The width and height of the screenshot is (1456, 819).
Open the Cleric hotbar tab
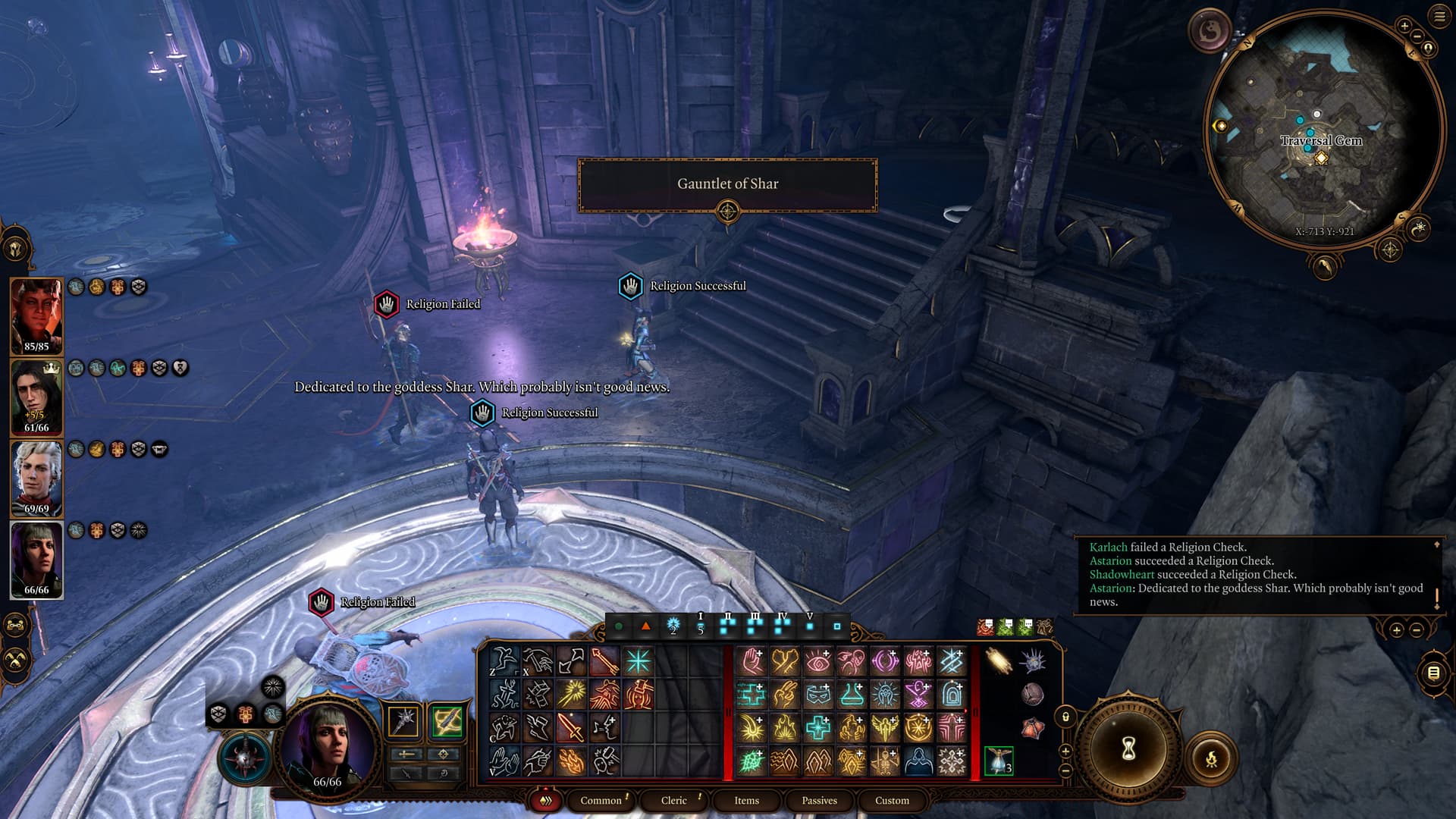click(x=673, y=800)
